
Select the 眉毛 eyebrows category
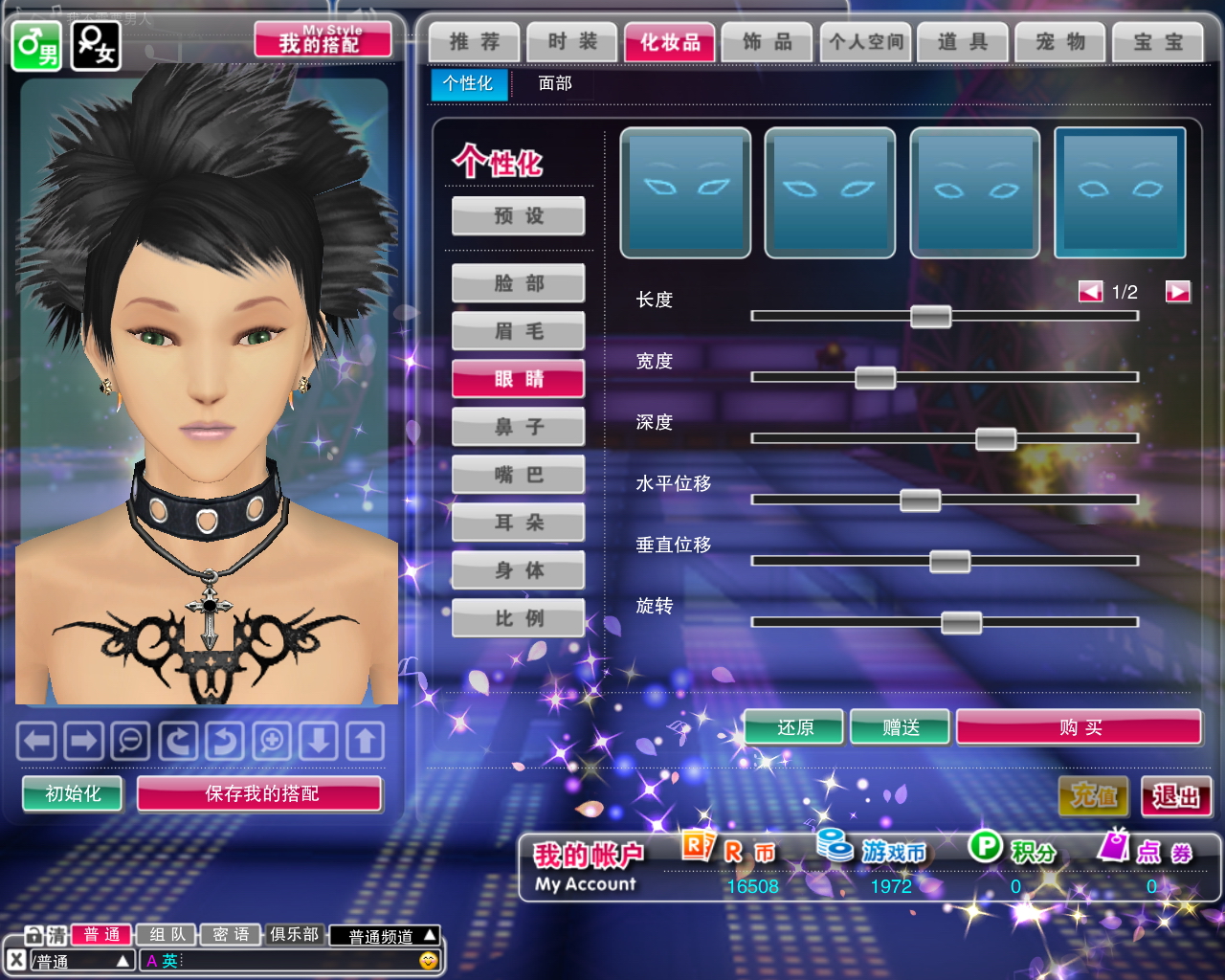coord(519,331)
